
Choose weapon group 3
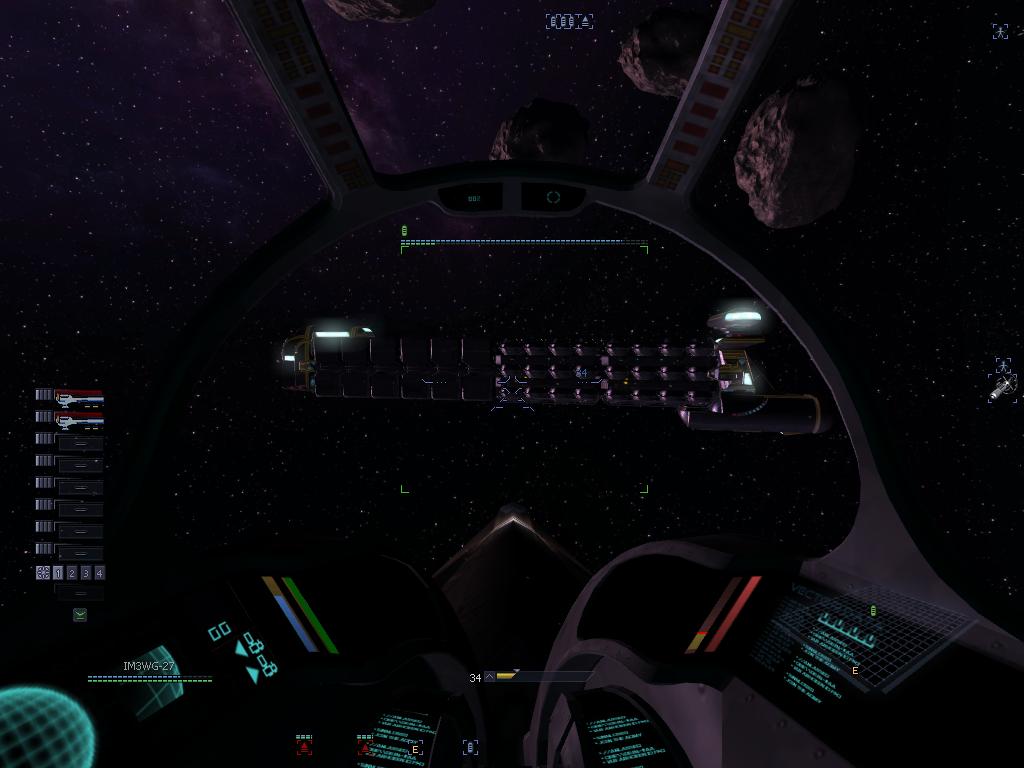[x=86, y=573]
